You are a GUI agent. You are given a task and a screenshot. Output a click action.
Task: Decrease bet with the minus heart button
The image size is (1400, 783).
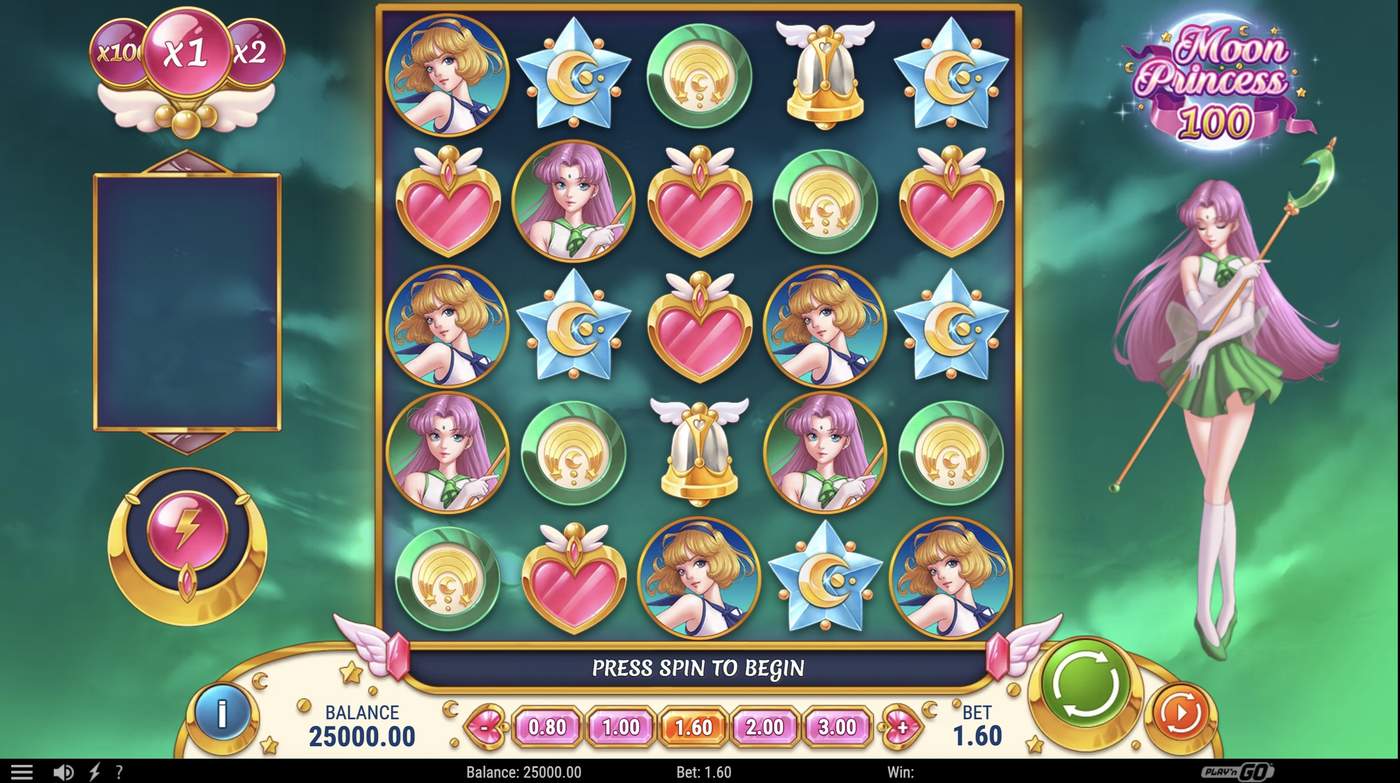coord(483,727)
